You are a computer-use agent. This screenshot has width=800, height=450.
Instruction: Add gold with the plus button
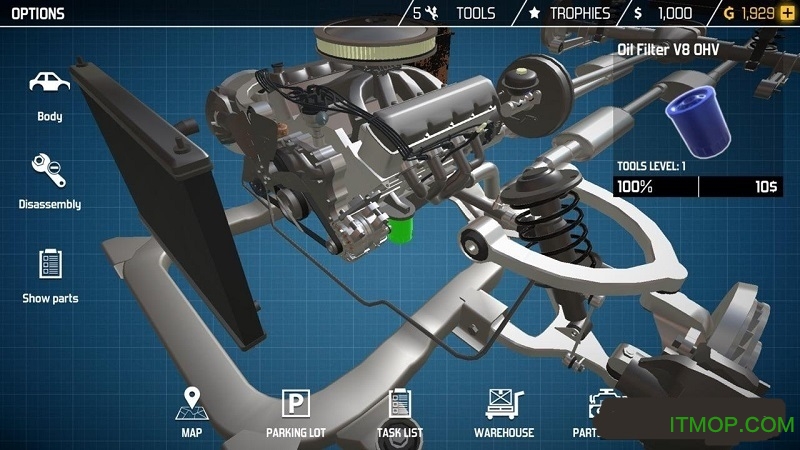coord(786,14)
